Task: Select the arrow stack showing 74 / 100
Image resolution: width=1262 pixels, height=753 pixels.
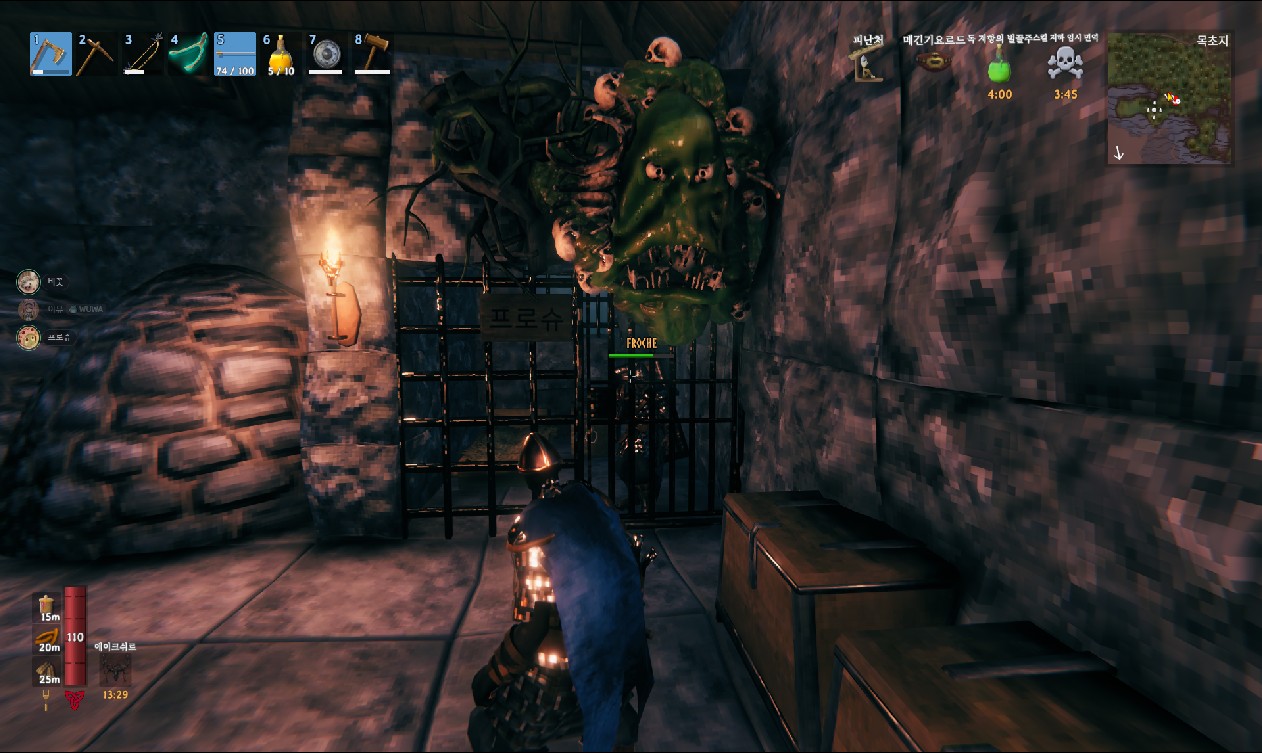Action: pos(235,54)
